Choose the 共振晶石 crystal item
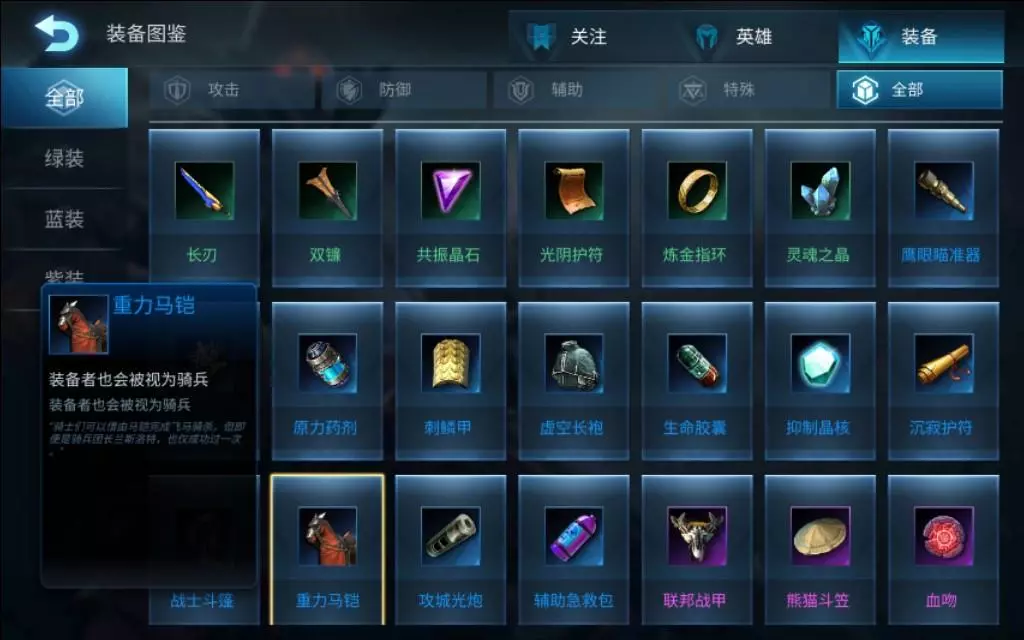The height and width of the screenshot is (640, 1024). [x=449, y=207]
